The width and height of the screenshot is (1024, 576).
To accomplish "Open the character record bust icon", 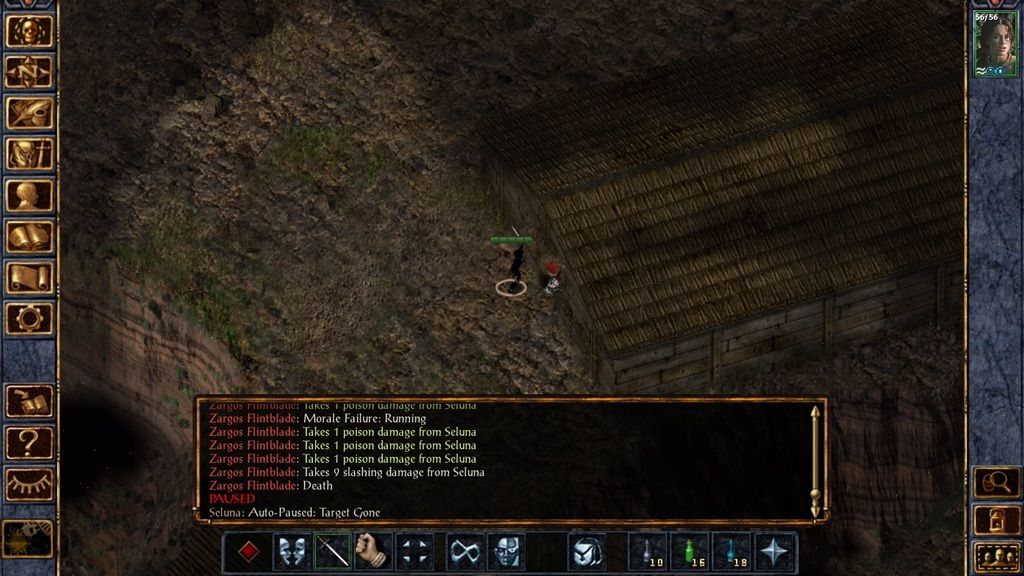I will pos(29,195).
